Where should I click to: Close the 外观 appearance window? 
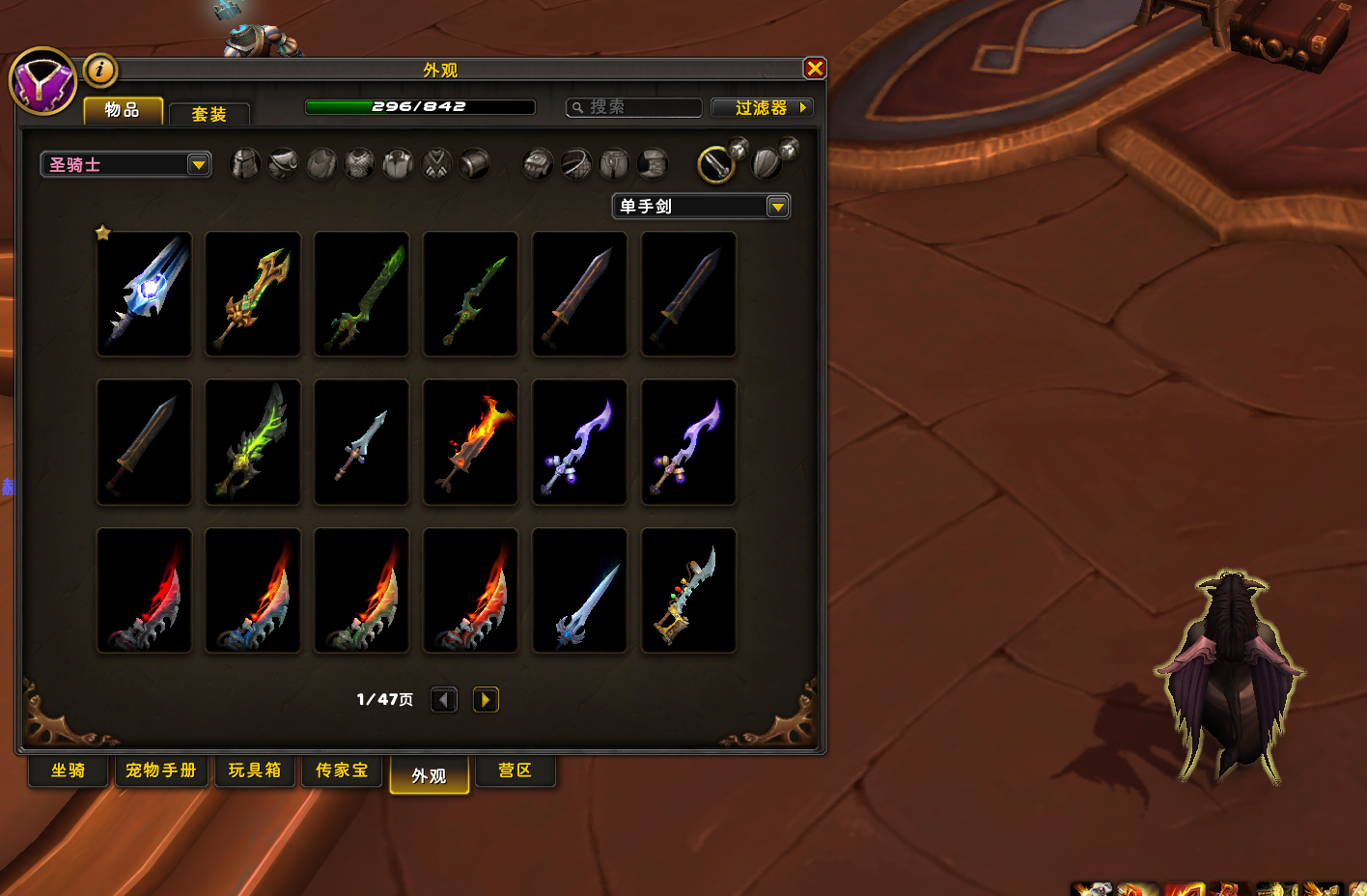click(x=815, y=68)
